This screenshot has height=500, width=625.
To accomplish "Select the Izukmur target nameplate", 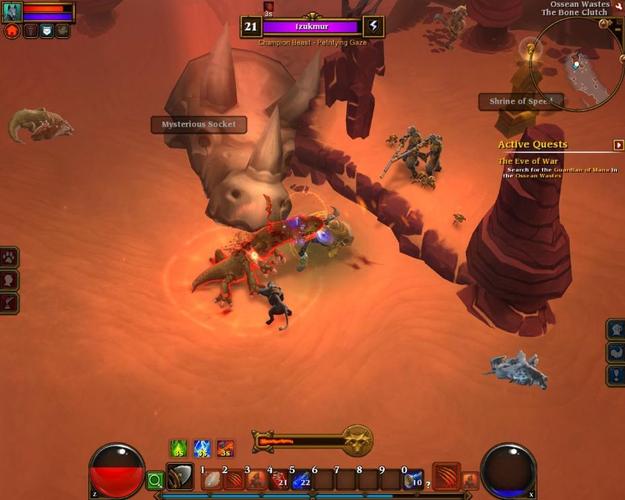I will click(x=311, y=27).
